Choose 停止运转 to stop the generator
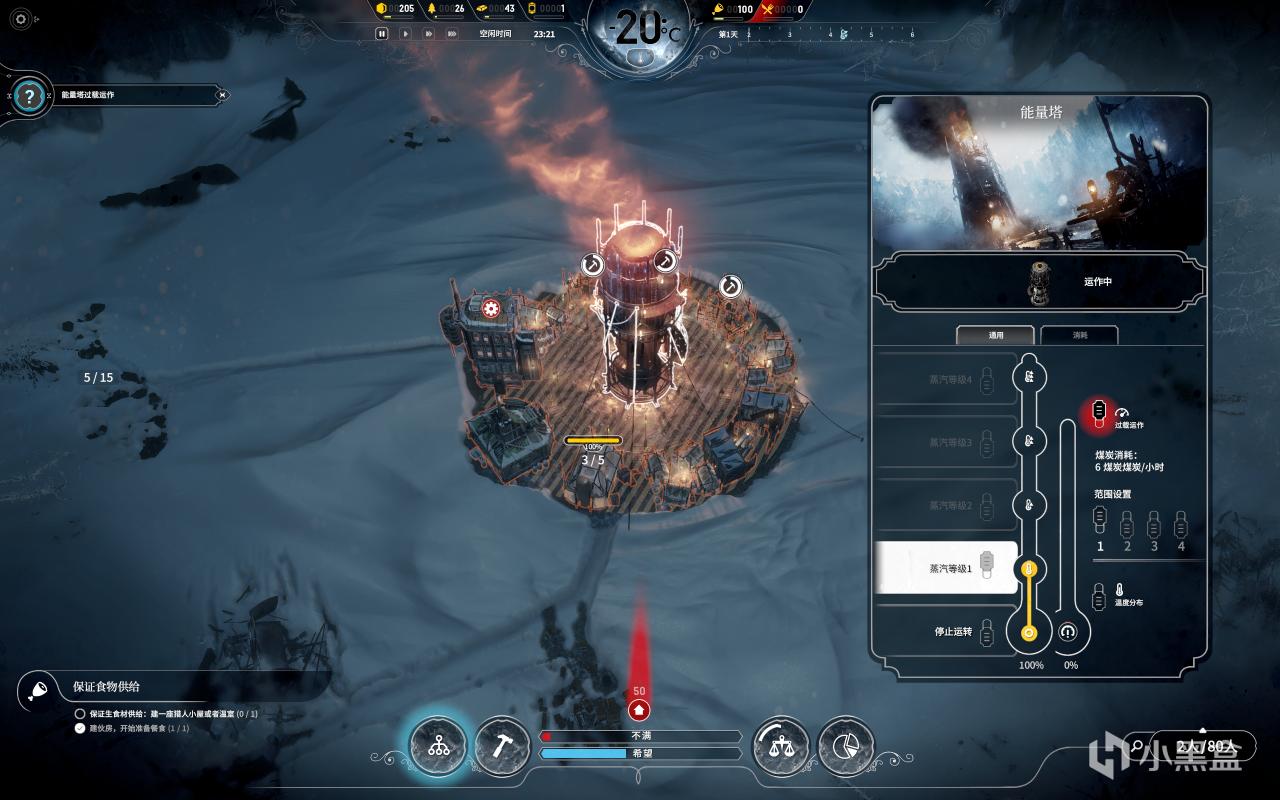The height and width of the screenshot is (800, 1280). tap(945, 632)
